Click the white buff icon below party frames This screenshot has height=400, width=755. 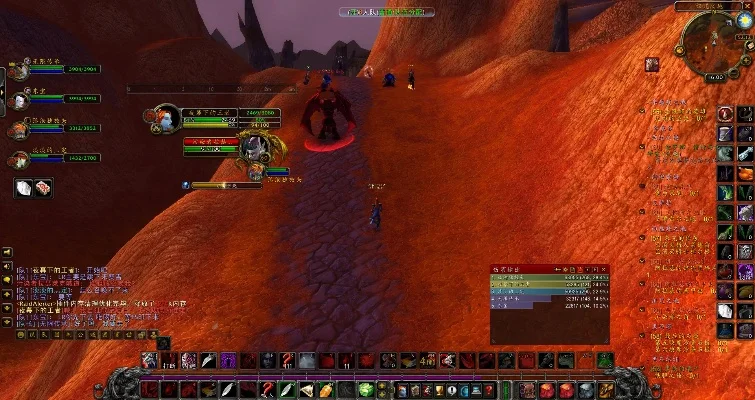pyautogui.click(x=24, y=186)
